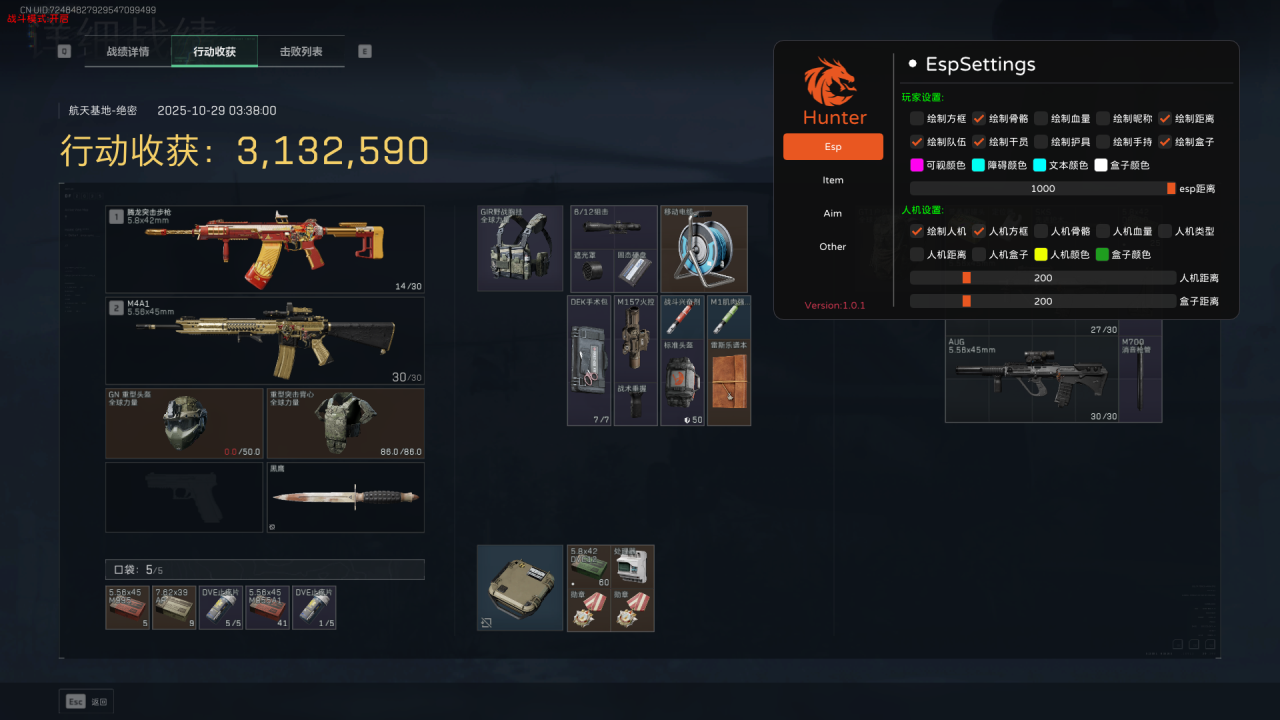
Task: Select the 腾龙突击步枪 weapon slot
Action: click(265, 249)
